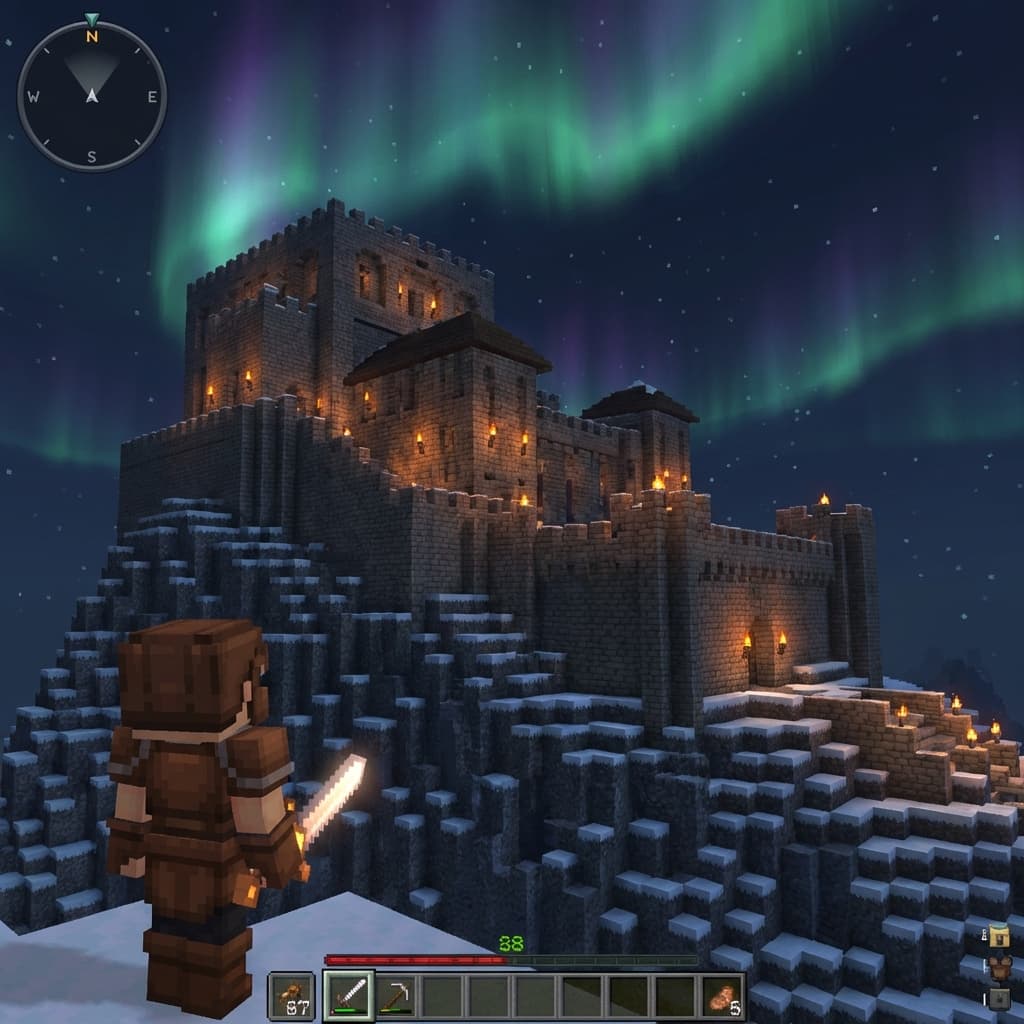1024x1024 pixels.
Task: Select the brown leather chestplate icon
Action: (x=998, y=967)
